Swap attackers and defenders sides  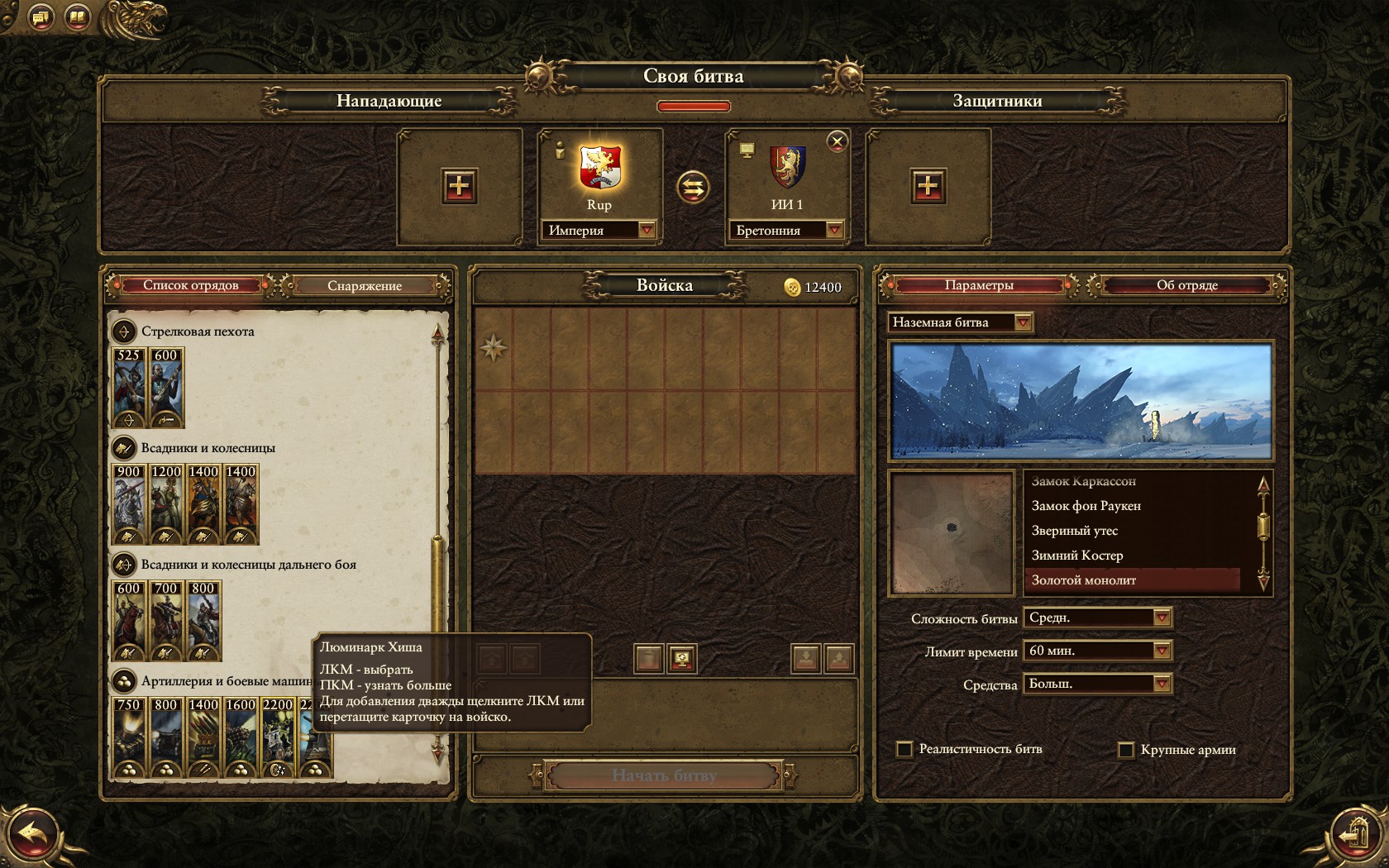[693, 187]
